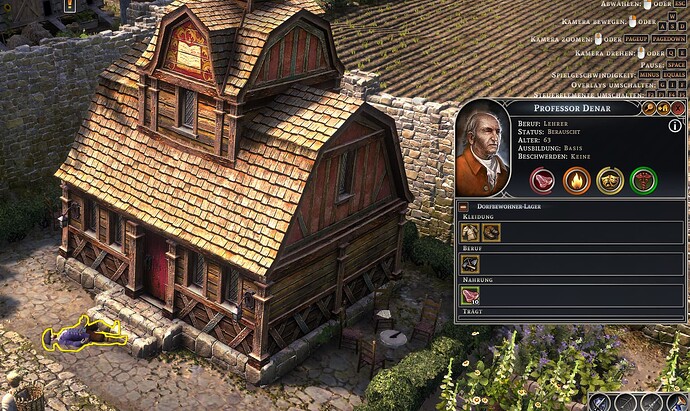
Task: Select the tool item under Beruf
Action: [x=470, y=264]
